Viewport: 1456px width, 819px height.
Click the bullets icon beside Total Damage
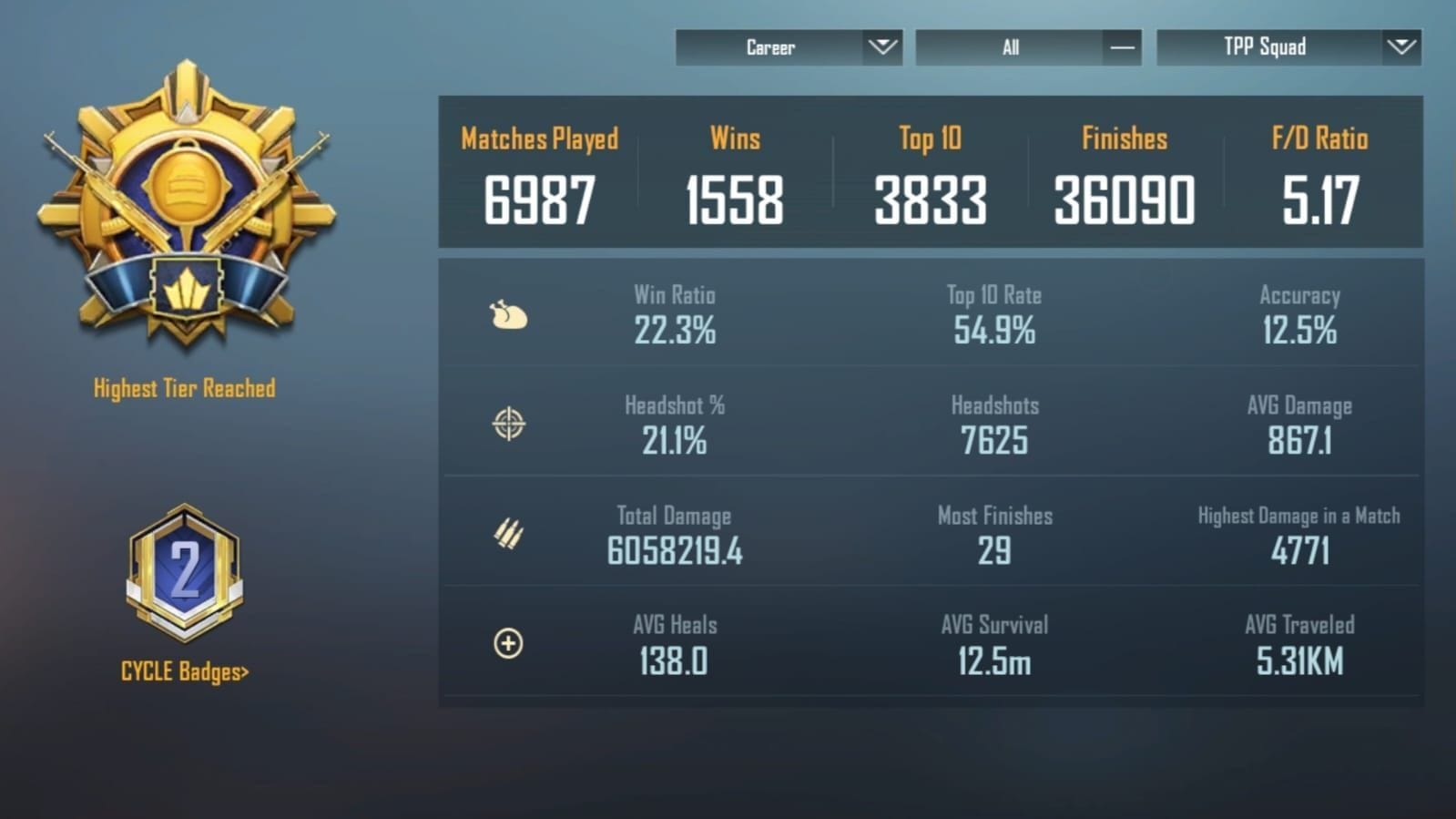[x=510, y=533]
